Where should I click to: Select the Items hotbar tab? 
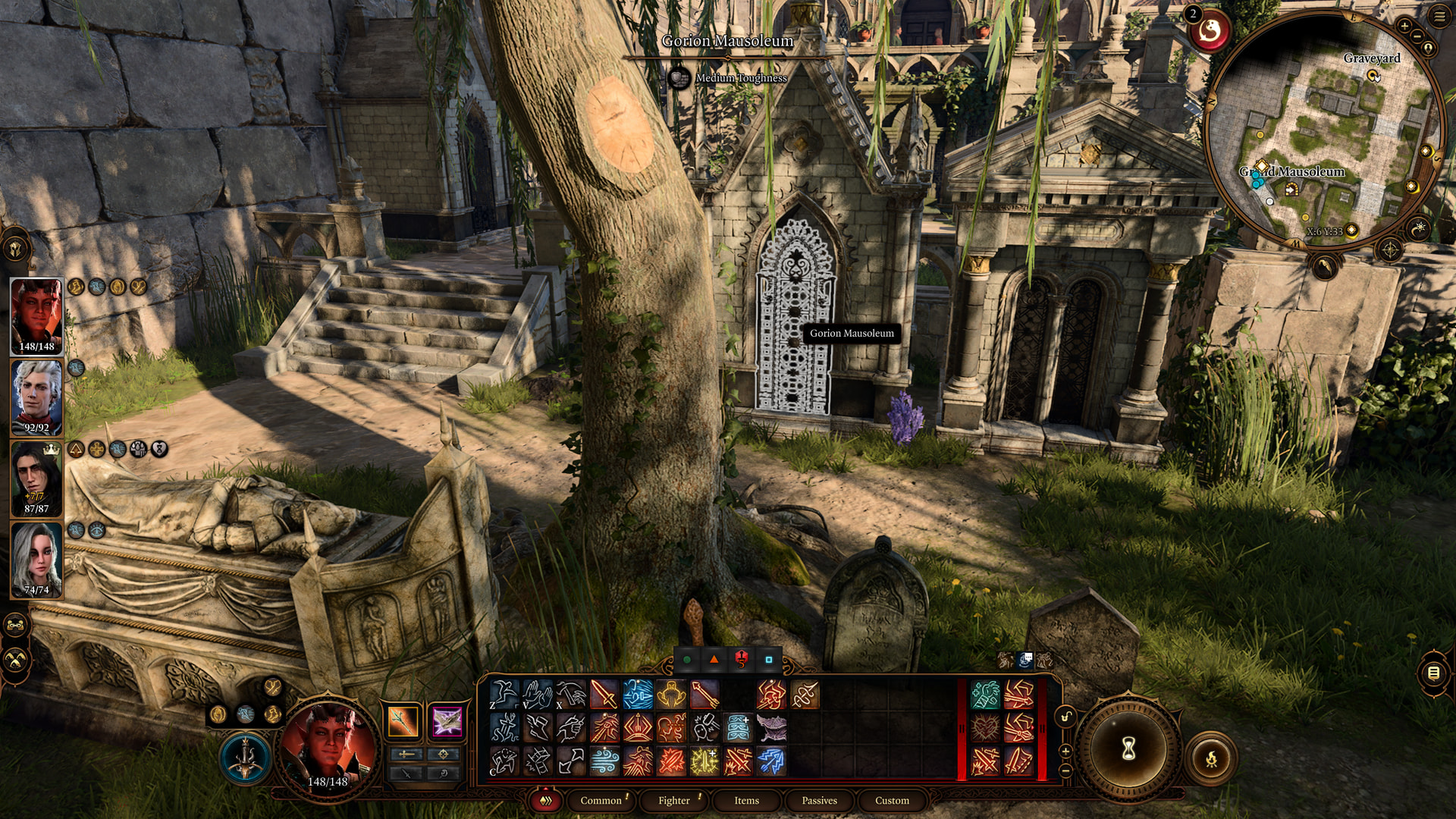tap(746, 800)
